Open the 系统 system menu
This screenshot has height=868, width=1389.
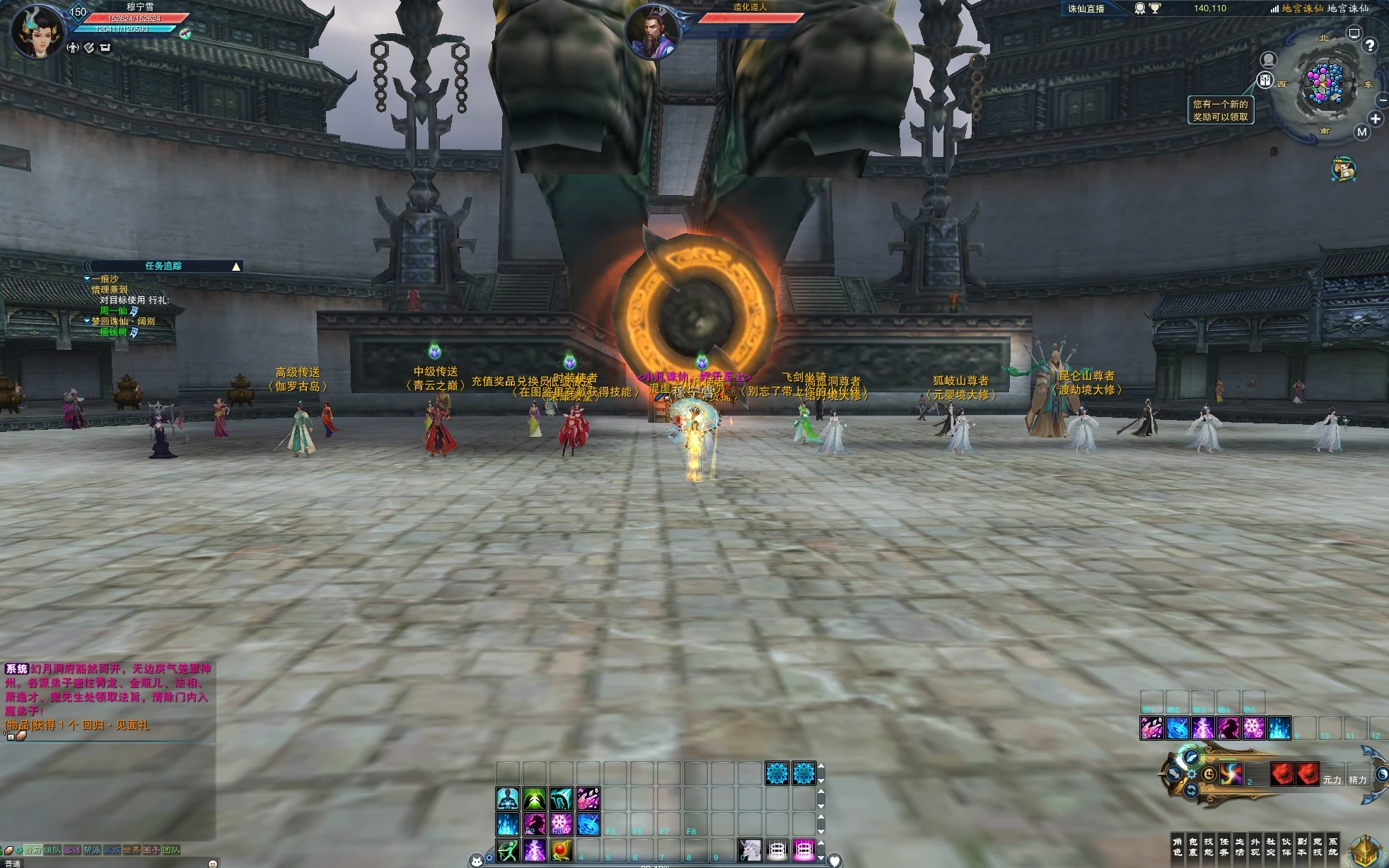tap(1332, 846)
